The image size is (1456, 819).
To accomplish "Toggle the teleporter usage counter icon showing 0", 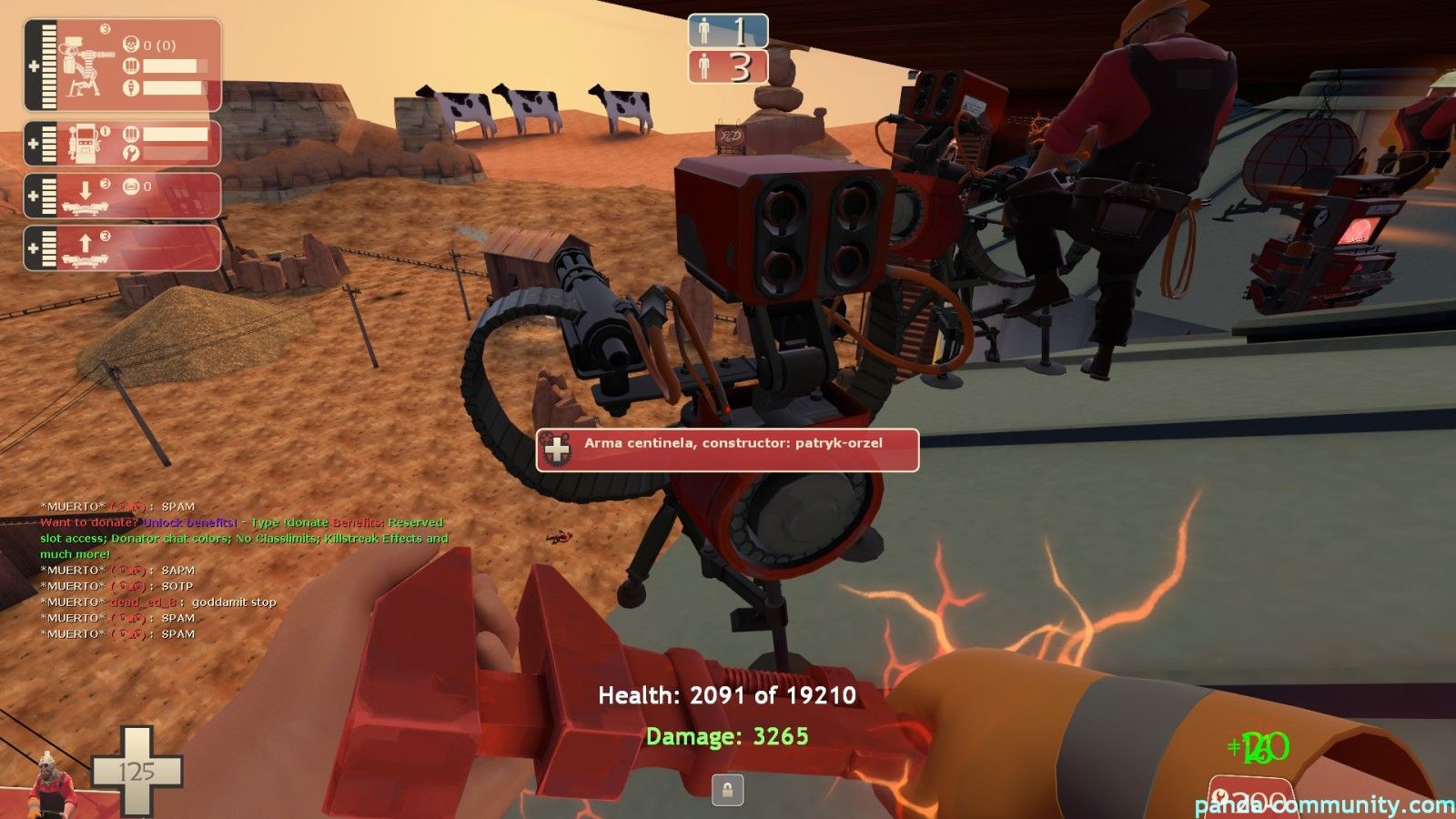I will pos(130,185).
